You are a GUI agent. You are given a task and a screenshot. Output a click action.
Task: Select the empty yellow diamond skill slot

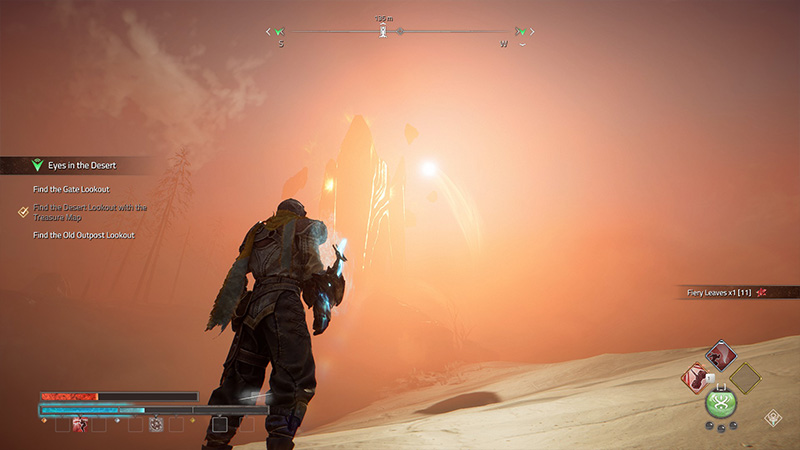(744, 378)
